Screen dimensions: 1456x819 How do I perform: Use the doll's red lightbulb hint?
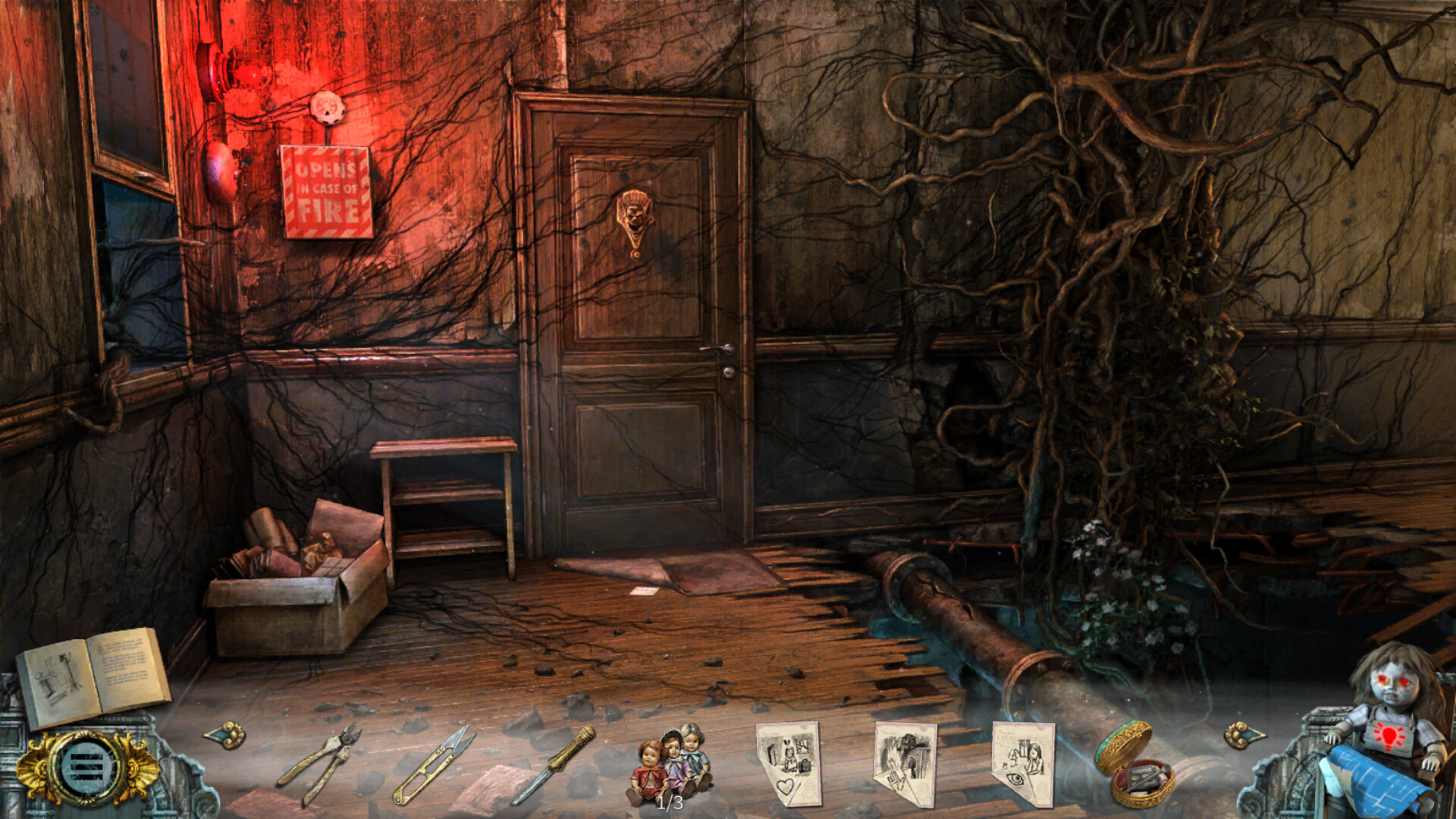pyautogui.click(x=1389, y=737)
